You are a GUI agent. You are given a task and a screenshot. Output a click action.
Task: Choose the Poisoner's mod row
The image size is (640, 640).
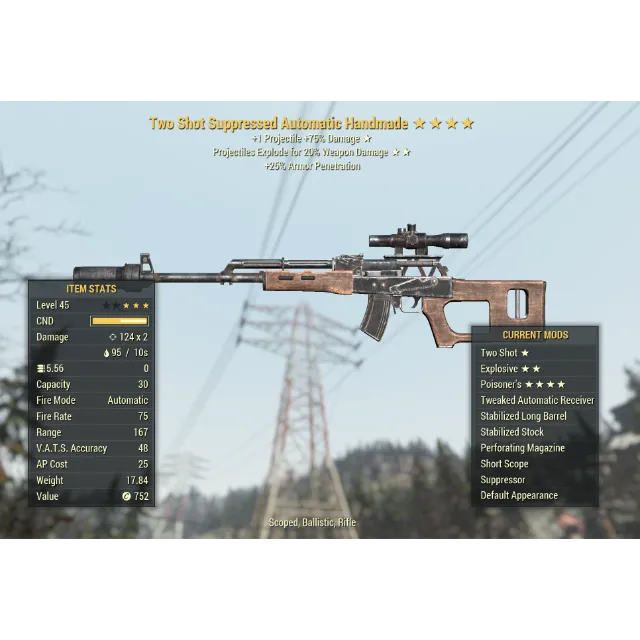[x=522, y=385]
